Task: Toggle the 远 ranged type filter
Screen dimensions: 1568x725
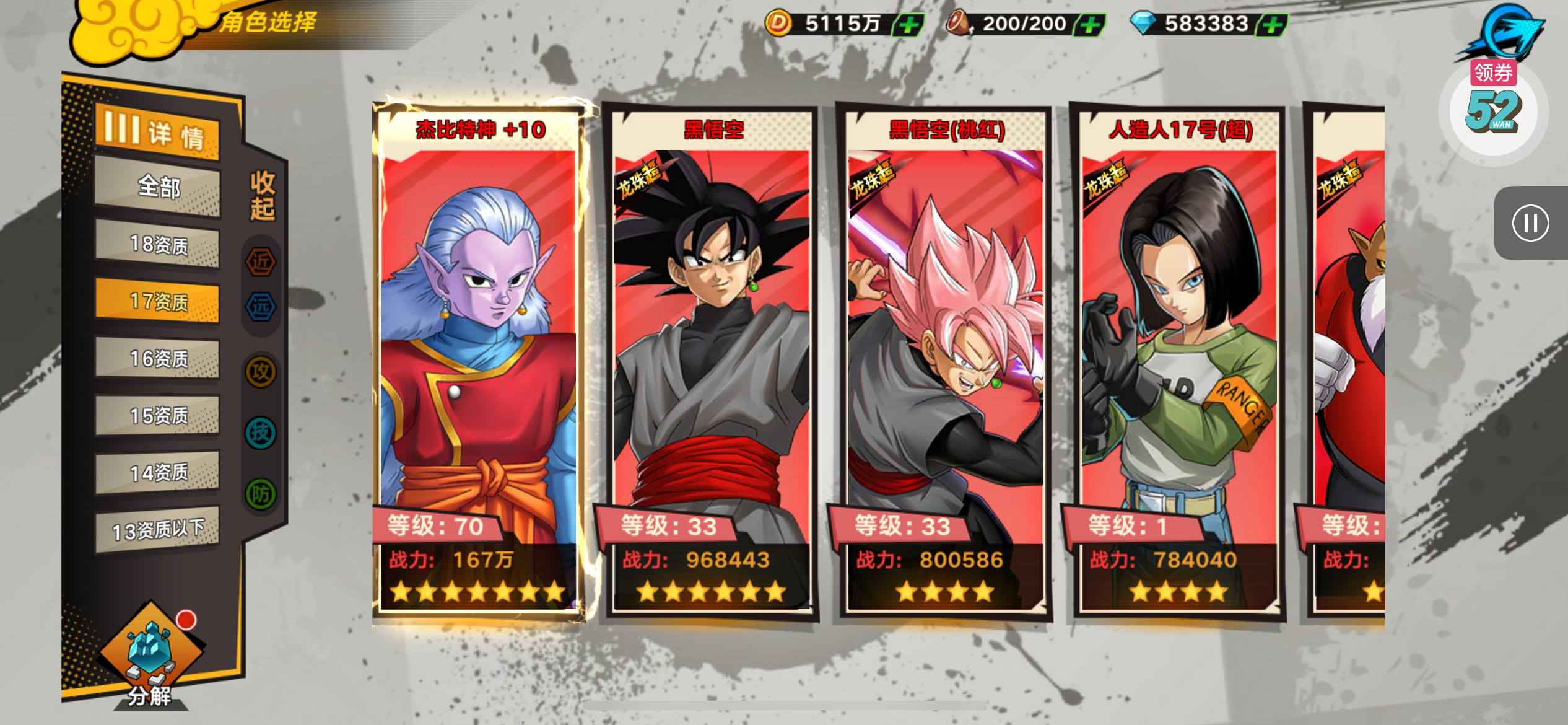Action: (261, 306)
